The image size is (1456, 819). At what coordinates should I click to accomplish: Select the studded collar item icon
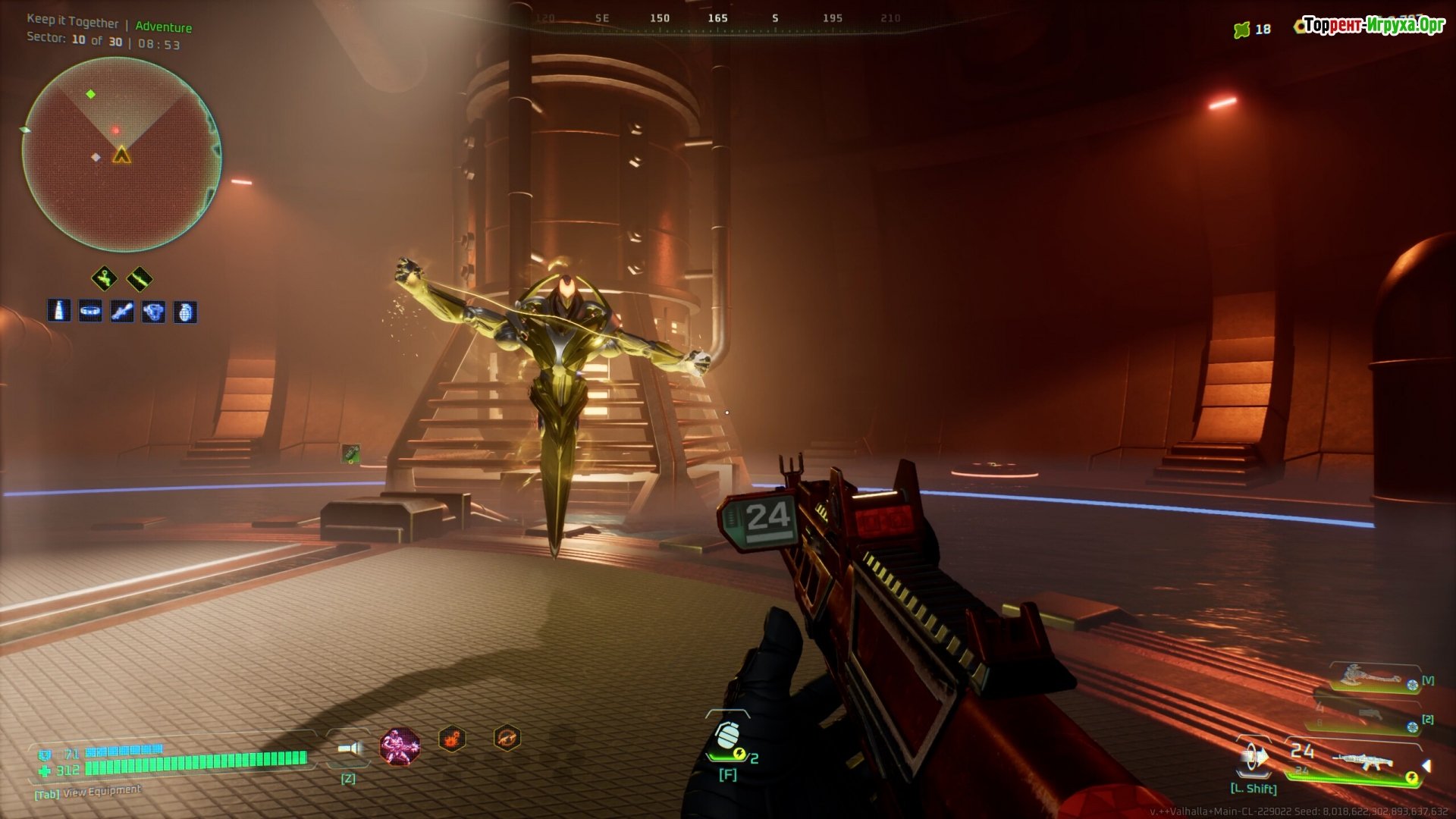tap(90, 311)
